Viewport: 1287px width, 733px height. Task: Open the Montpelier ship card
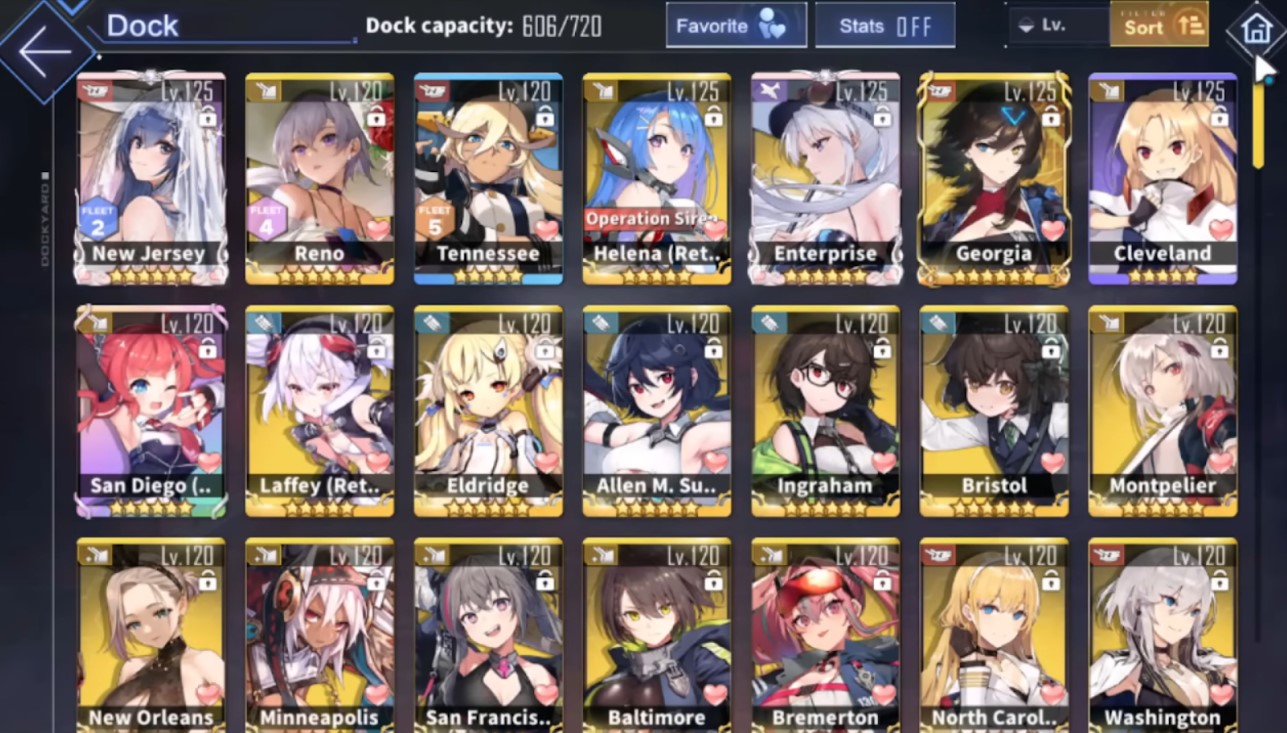(1162, 410)
